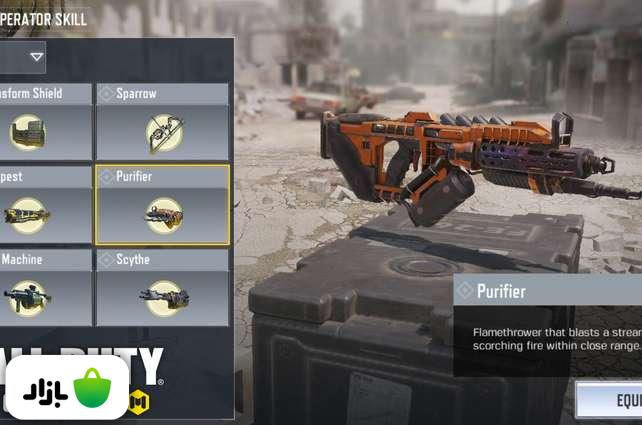Image resolution: width=642 pixels, height=425 pixels.
Task: Pick the Scythe operator skill
Action: pos(163,288)
